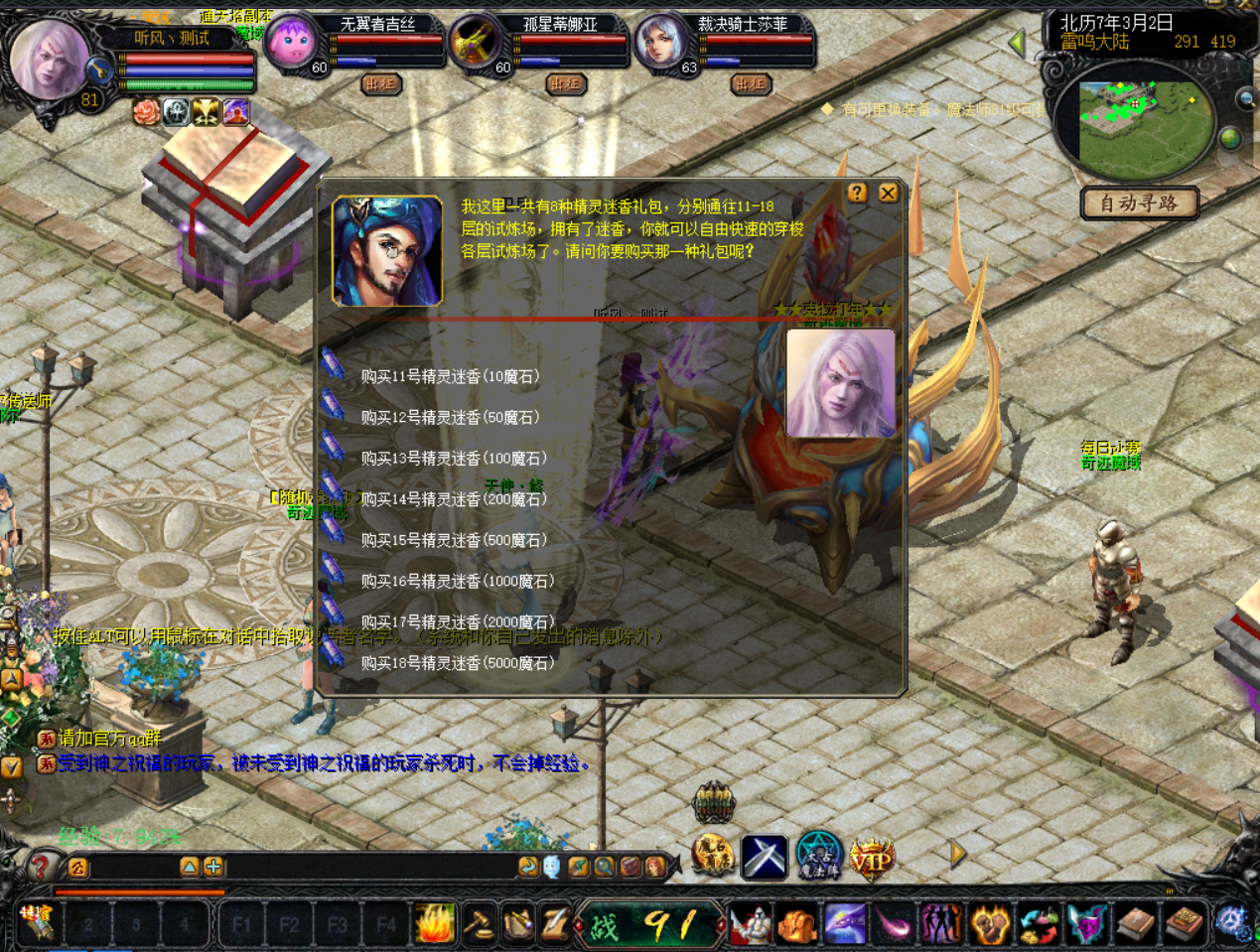
Task: Buy the No. 11 spirit incense (10 magic stones)
Action: pos(449,376)
